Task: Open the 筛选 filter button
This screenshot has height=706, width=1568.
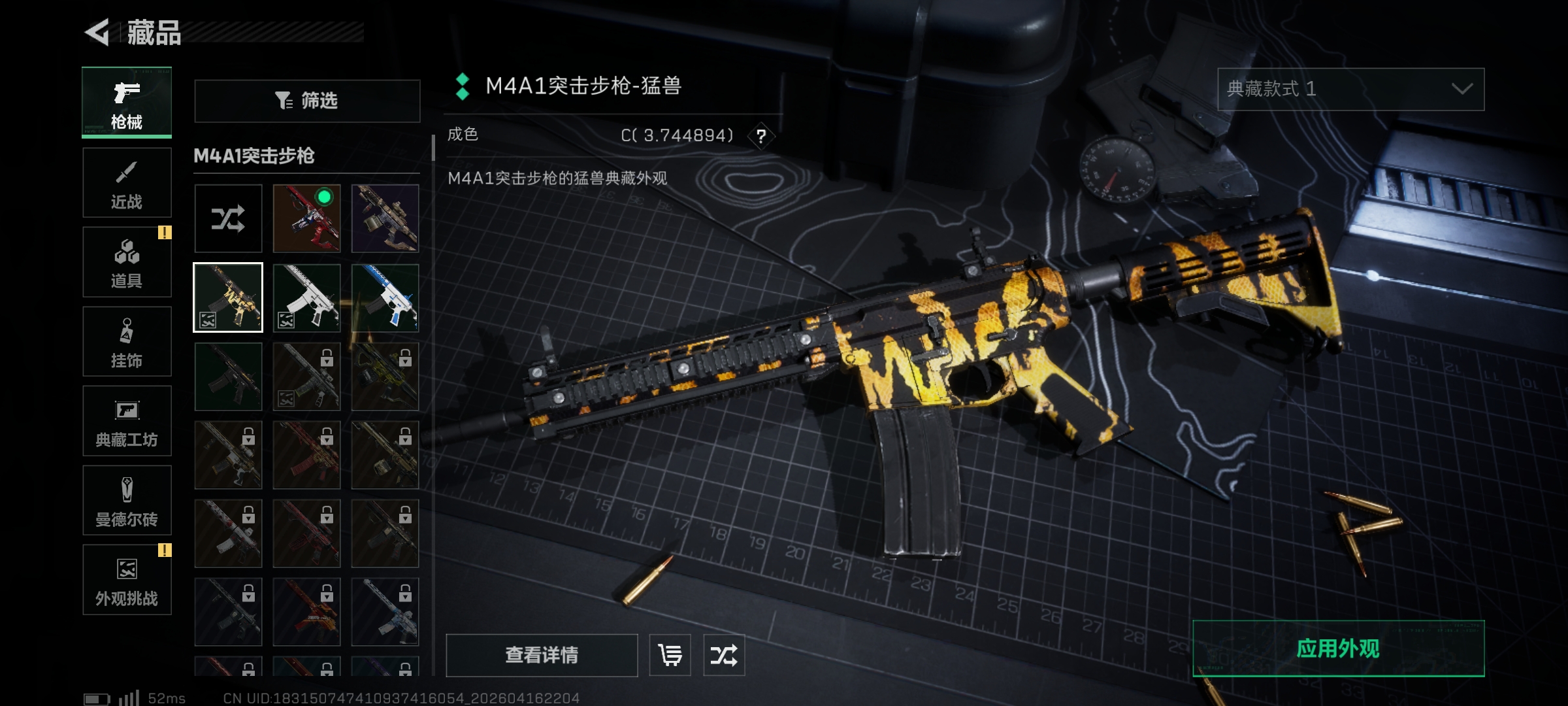Action: pyautogui.click(x=307, y=101)
